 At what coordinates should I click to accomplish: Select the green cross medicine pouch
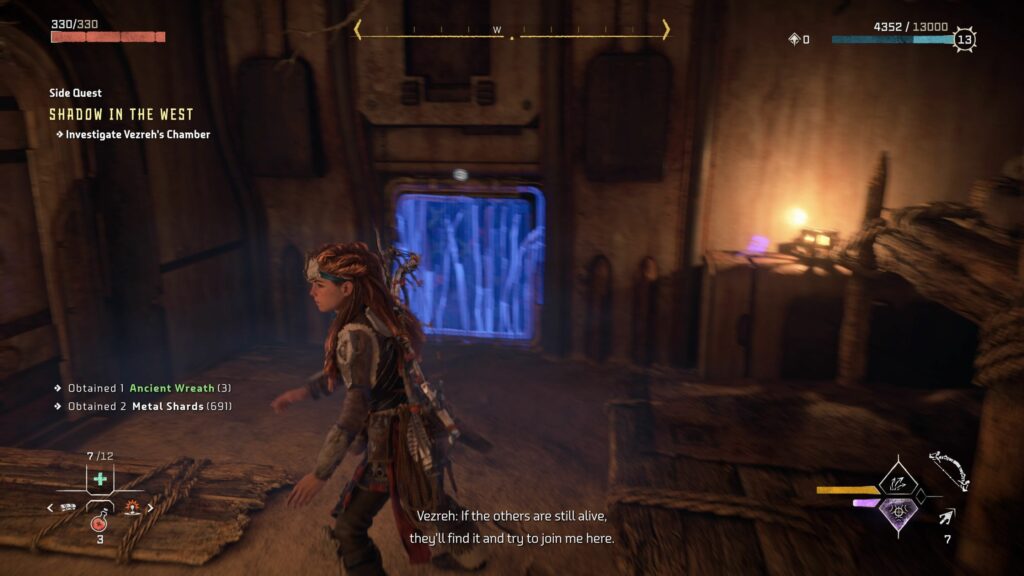pyautogui.click(x=100, y=479)
